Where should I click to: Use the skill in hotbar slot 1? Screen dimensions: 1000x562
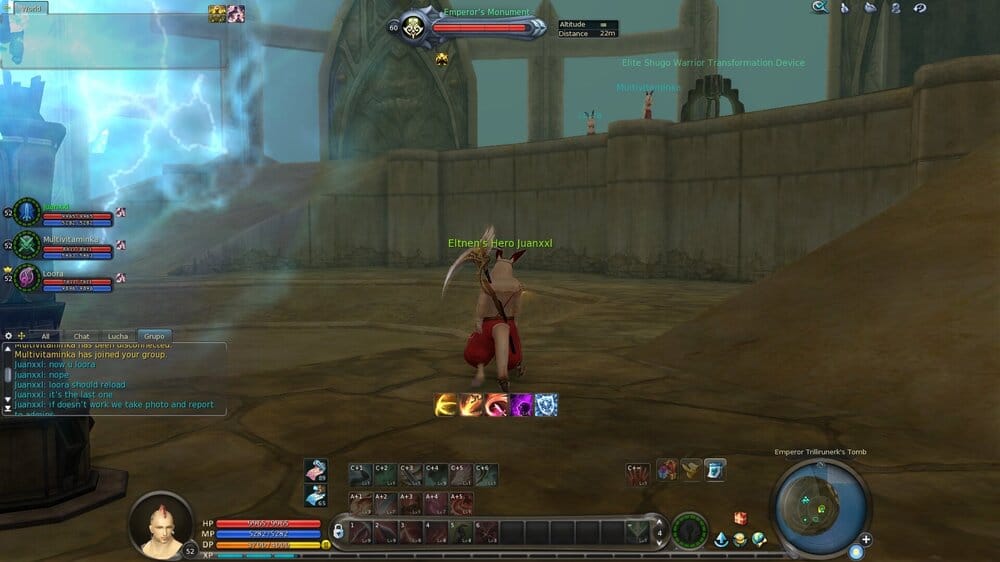[x=361, y=531]
